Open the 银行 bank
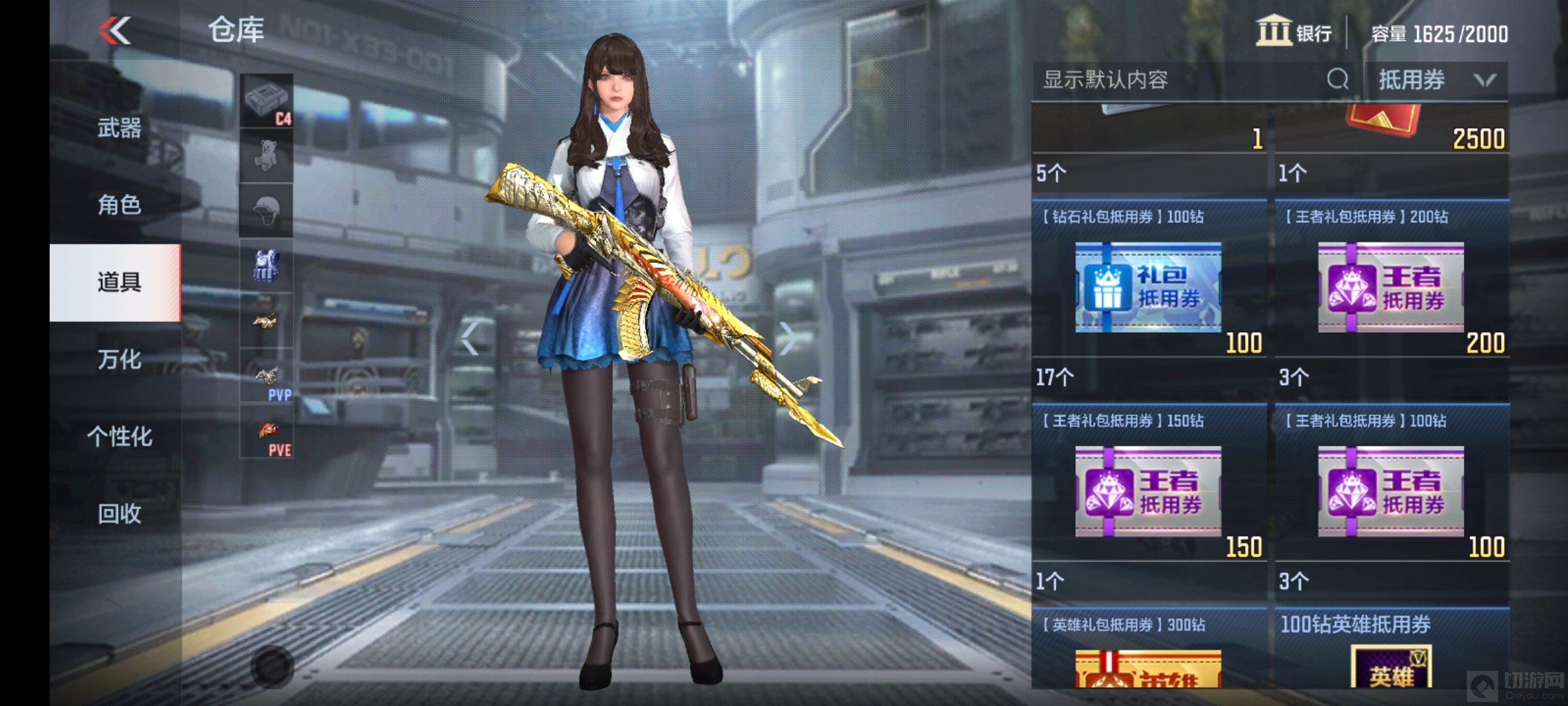1568x706 pixels. 1294,32
